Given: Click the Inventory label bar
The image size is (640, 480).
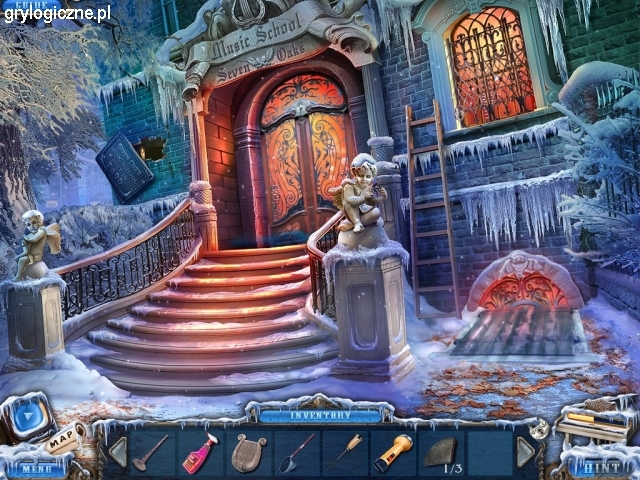Looking at the screenshot, I should (x=320, y=414).
